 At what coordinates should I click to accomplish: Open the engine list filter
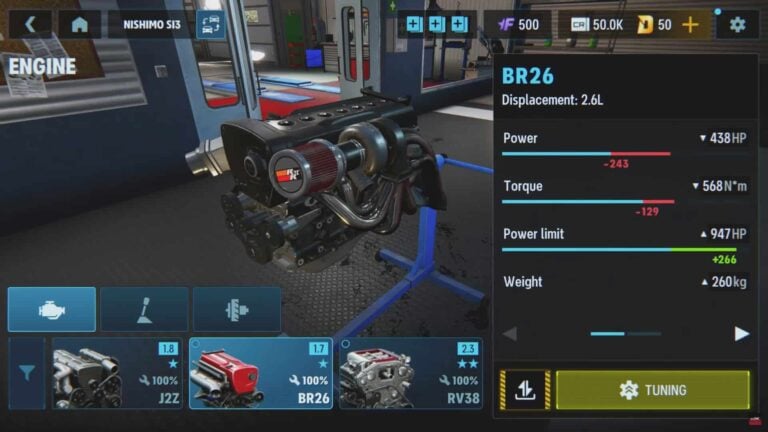point(27,372)
